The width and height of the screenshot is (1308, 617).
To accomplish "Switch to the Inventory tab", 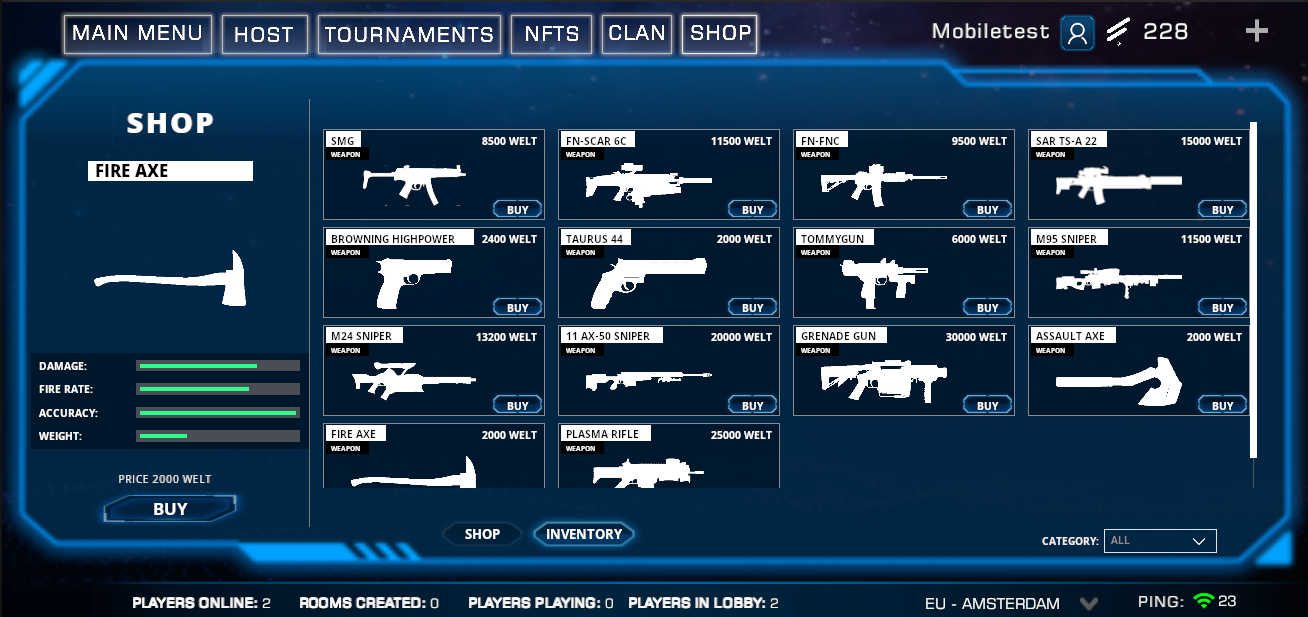I will tap(584, 534).
